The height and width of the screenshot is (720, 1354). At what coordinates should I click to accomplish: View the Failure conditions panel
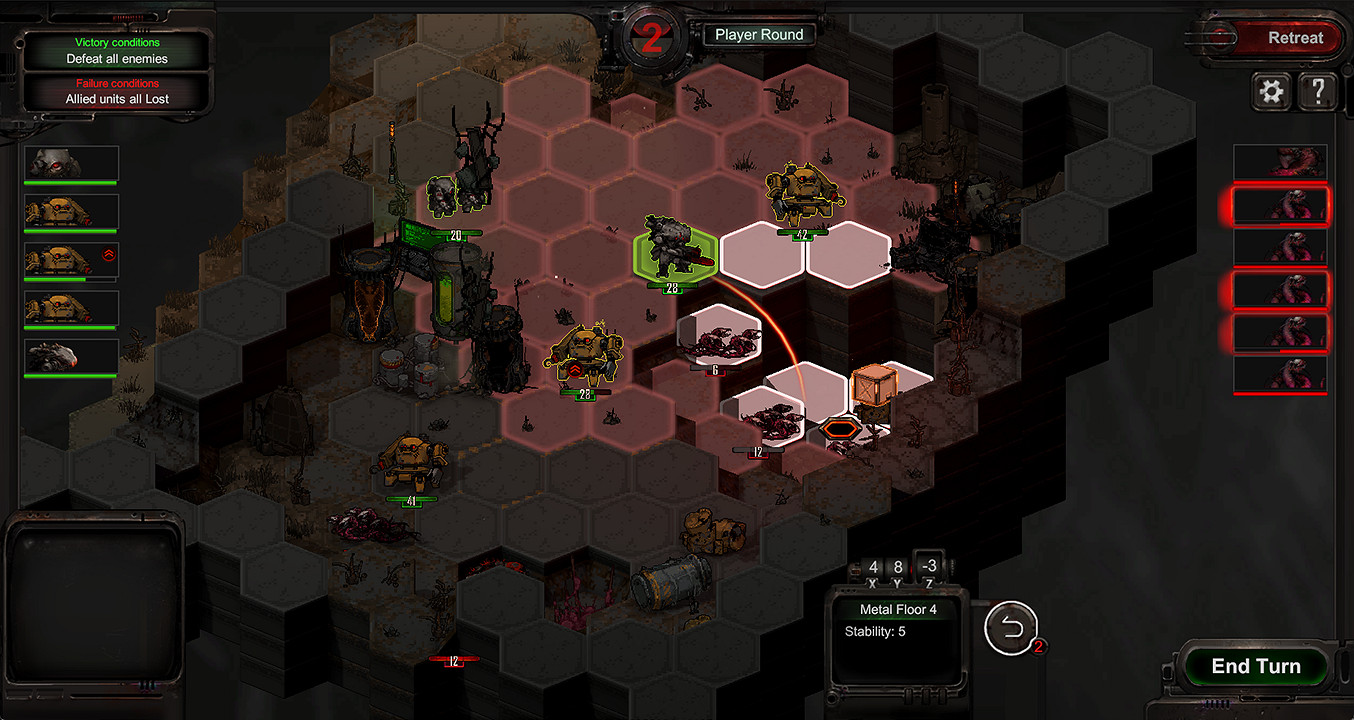coord(117,92)
